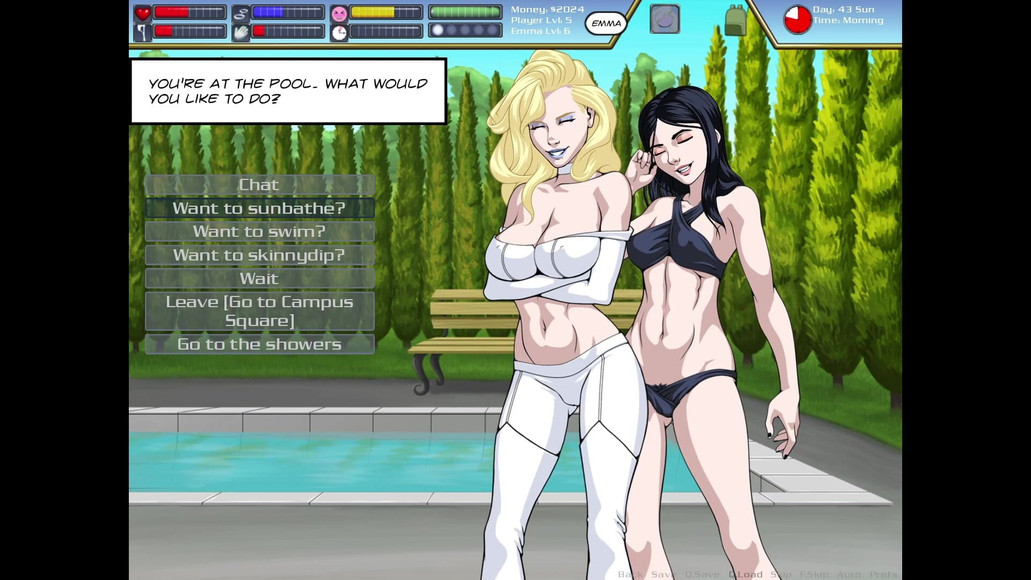Pick the "Want to swim?" choice
The width and height of the screenshot is (1031, 580).
tap(259, 231)
